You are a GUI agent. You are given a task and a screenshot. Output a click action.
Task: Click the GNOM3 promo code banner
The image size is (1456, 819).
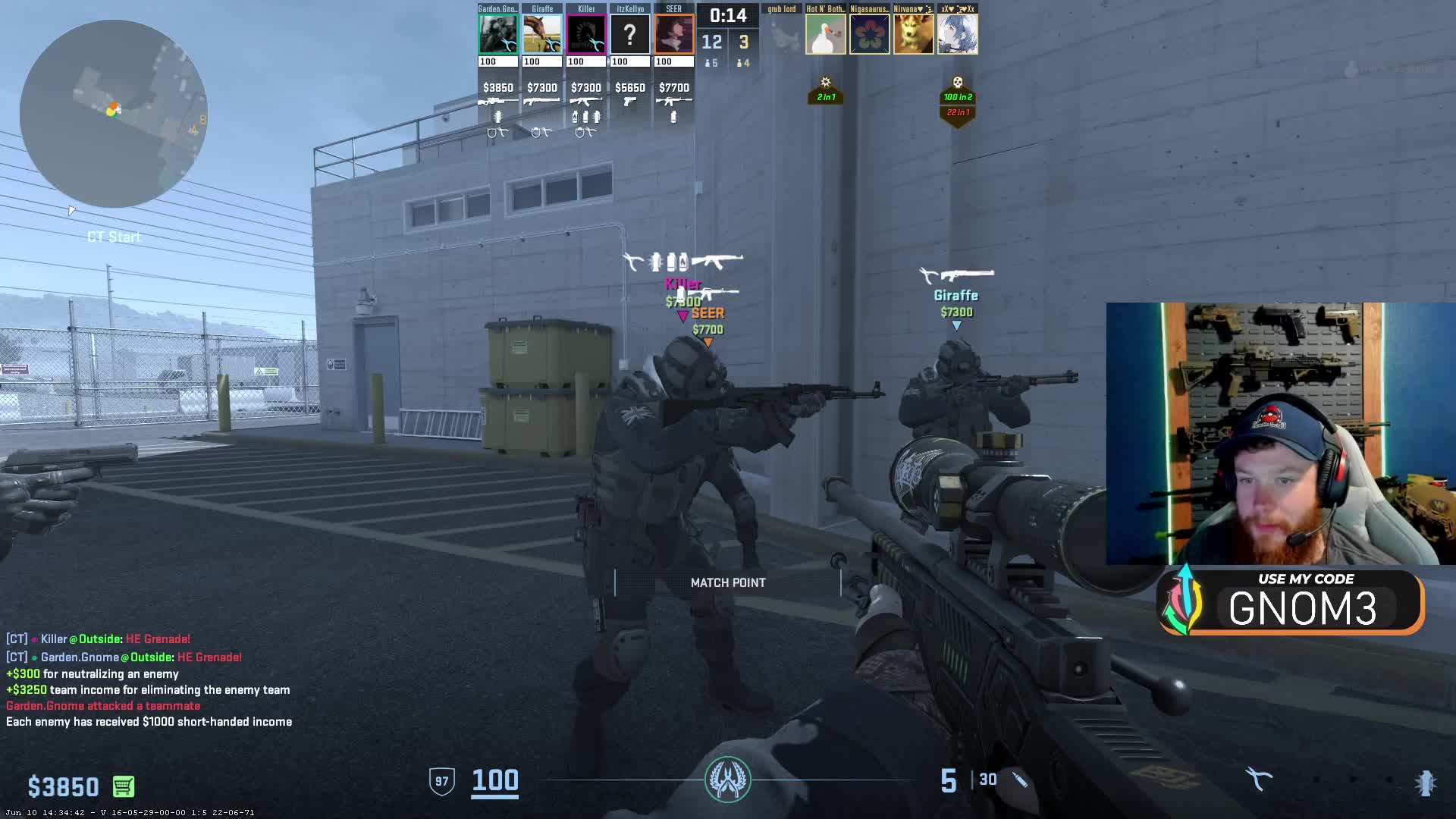(x=1291, y=602)
